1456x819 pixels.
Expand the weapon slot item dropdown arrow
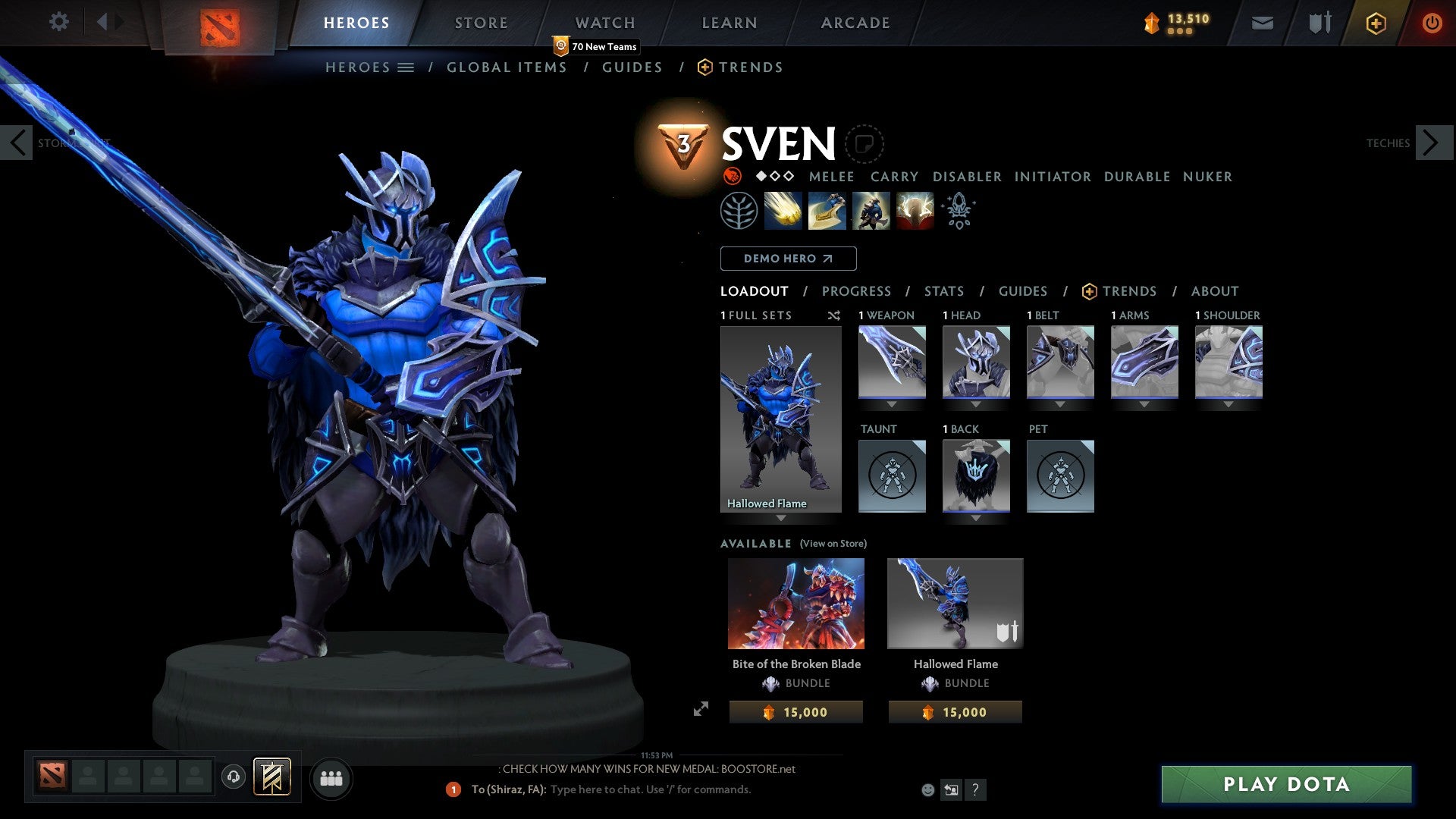tap(892, 404)
